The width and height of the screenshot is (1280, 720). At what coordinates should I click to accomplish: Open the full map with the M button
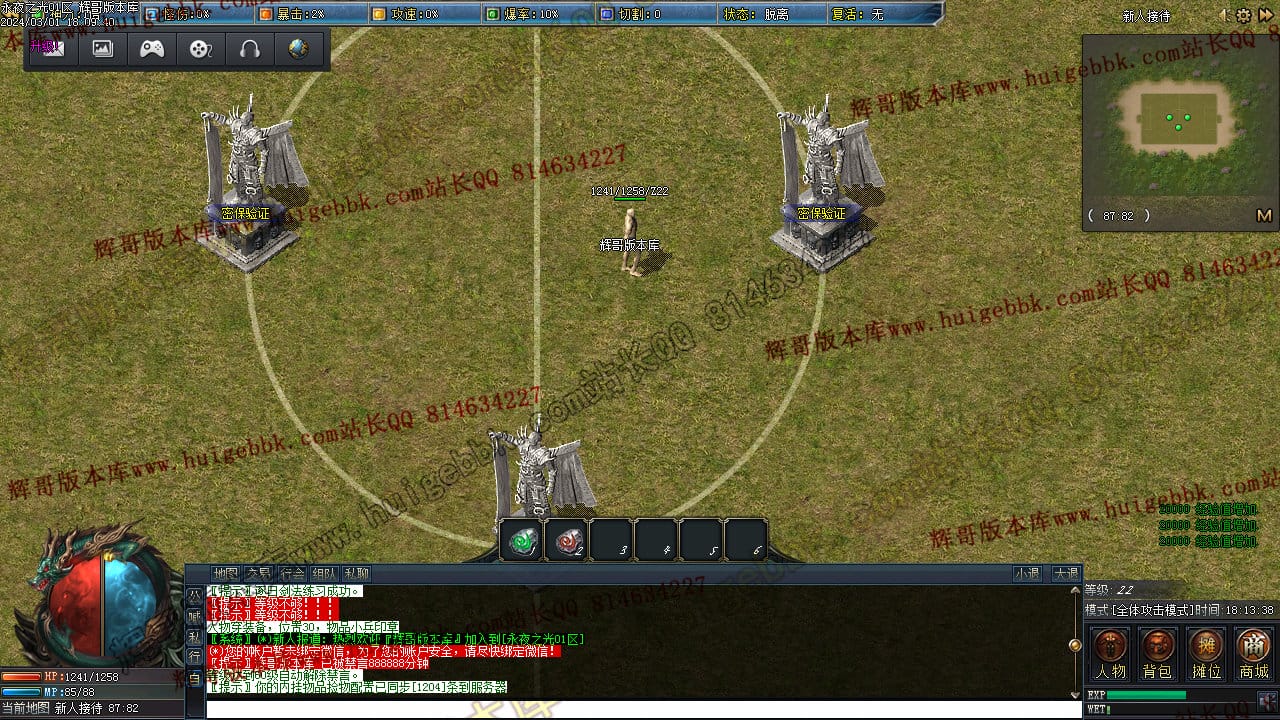click(x=1263, y=215)
